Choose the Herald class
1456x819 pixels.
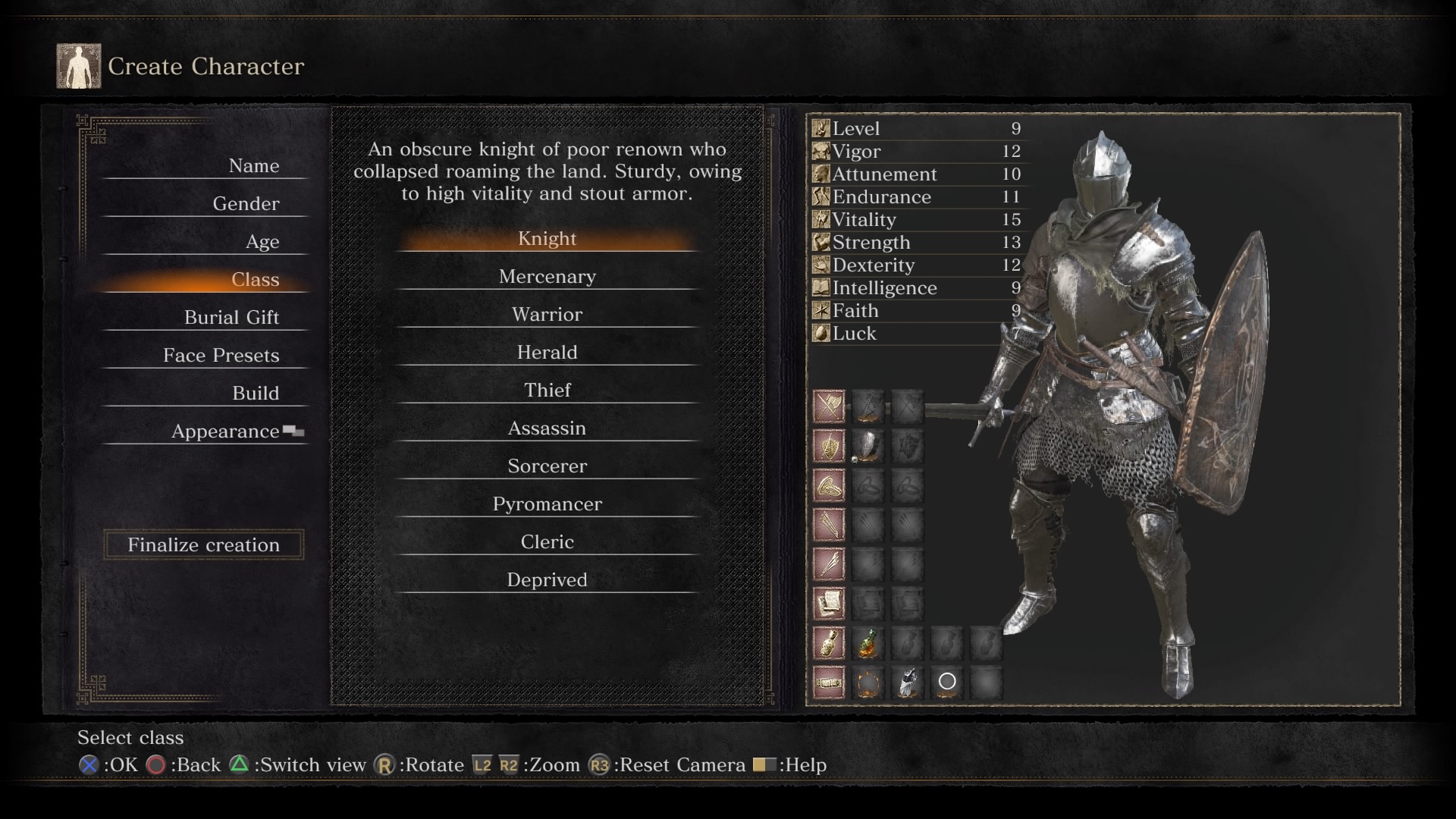pyautogui.click(x=547, y=353)
